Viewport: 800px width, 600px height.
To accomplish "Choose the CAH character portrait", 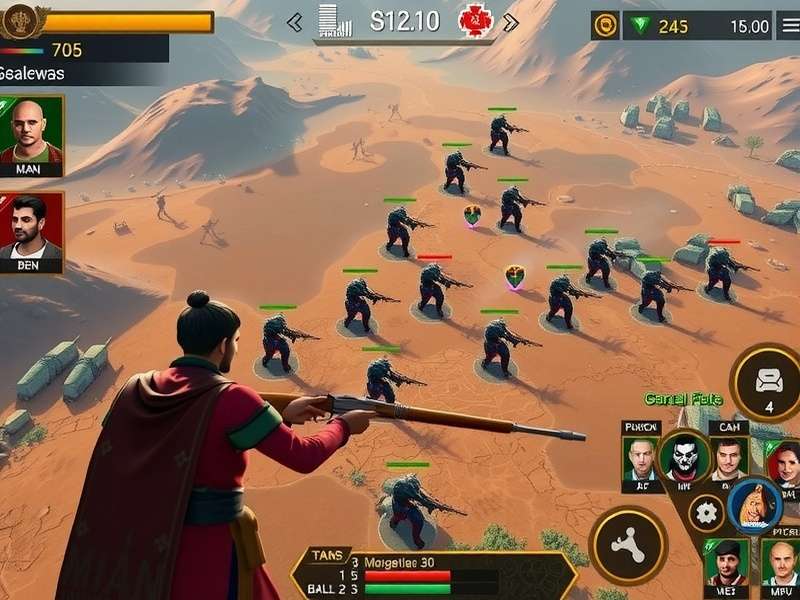I will pos(728,459).
